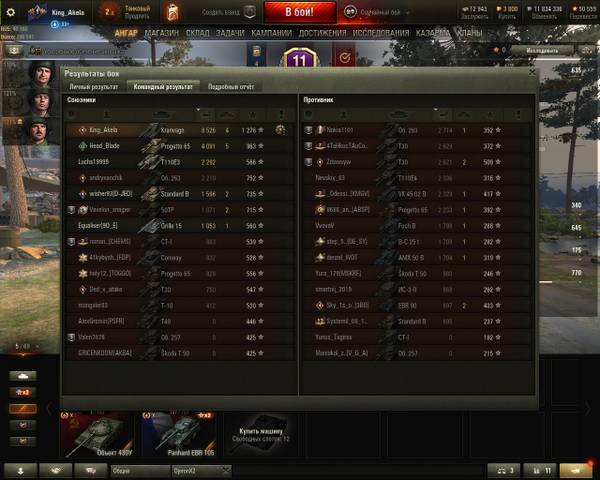Open the КАМПАНИИ menu
This screenshot has height=480, width=600.
(x=271, y=32)
